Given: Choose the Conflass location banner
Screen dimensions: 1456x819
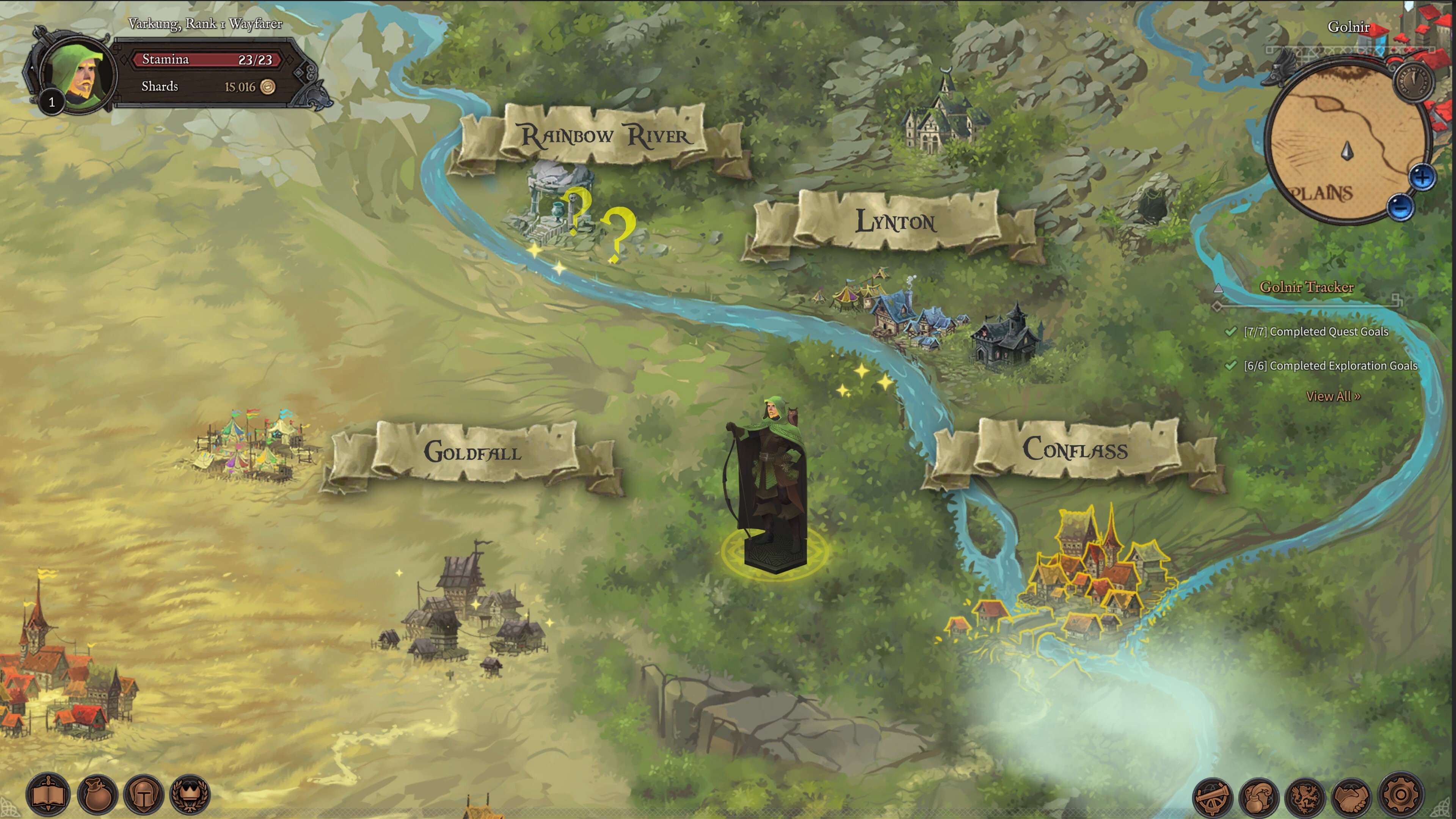Looking at the screenshot, I should (1075, 450).
